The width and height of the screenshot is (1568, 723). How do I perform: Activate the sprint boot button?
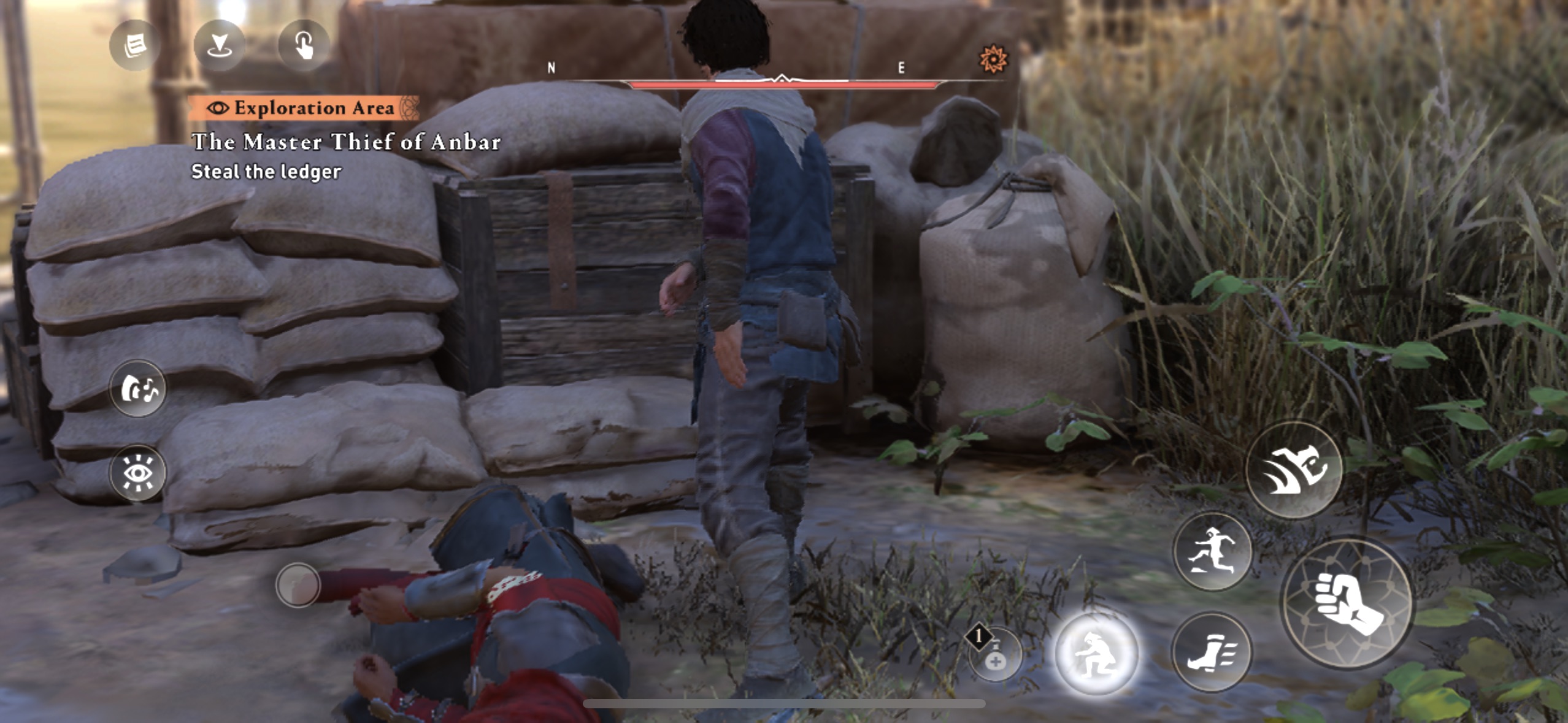pyautogui.click(x=1212, y=652)
